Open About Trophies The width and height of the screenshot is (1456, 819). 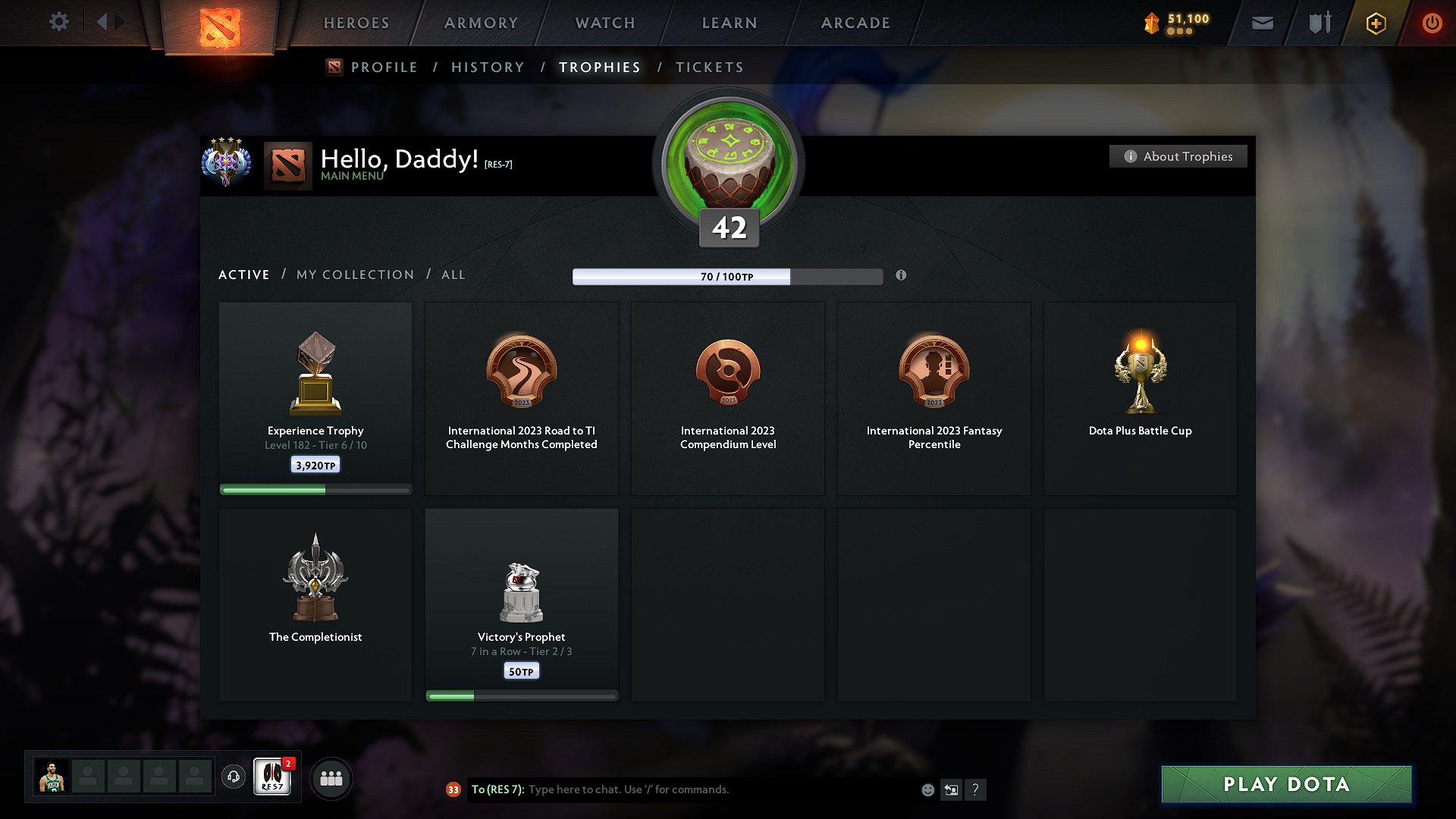(x=1178, y=156)
